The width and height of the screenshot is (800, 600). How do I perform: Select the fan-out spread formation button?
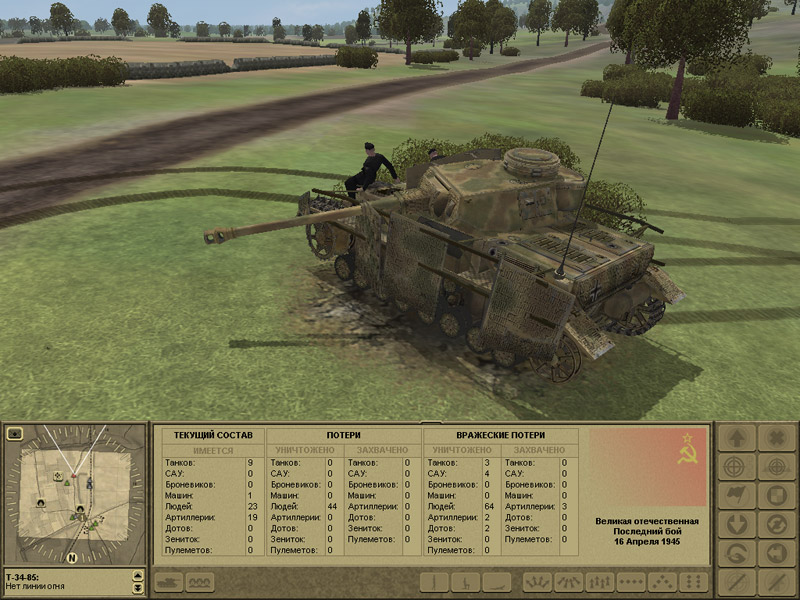point(536,582)
